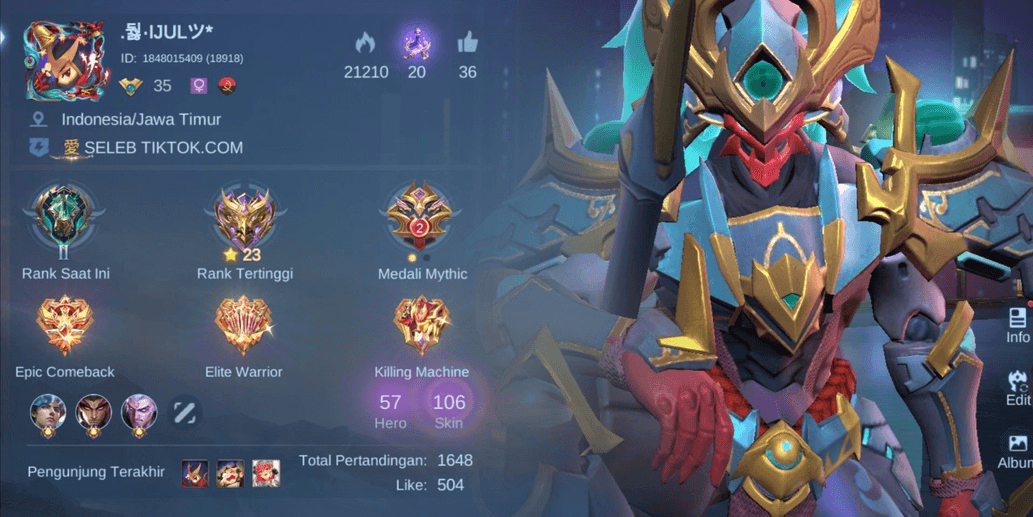Open the purple charisma icon

416,43
